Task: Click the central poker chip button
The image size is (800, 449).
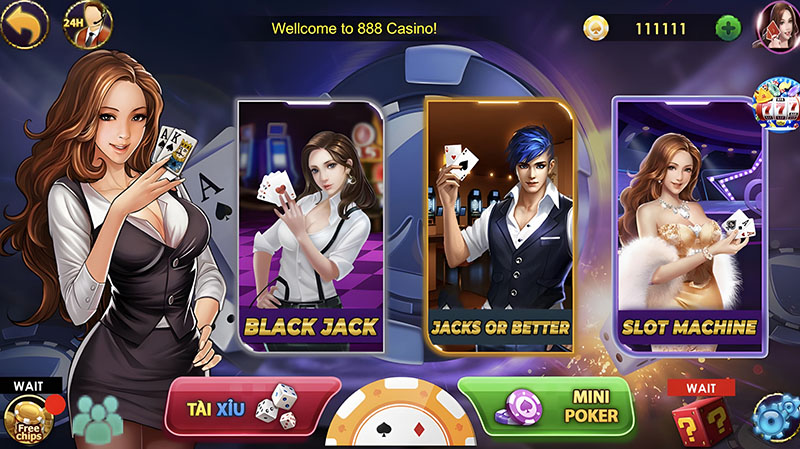Action: pos(400,420)
